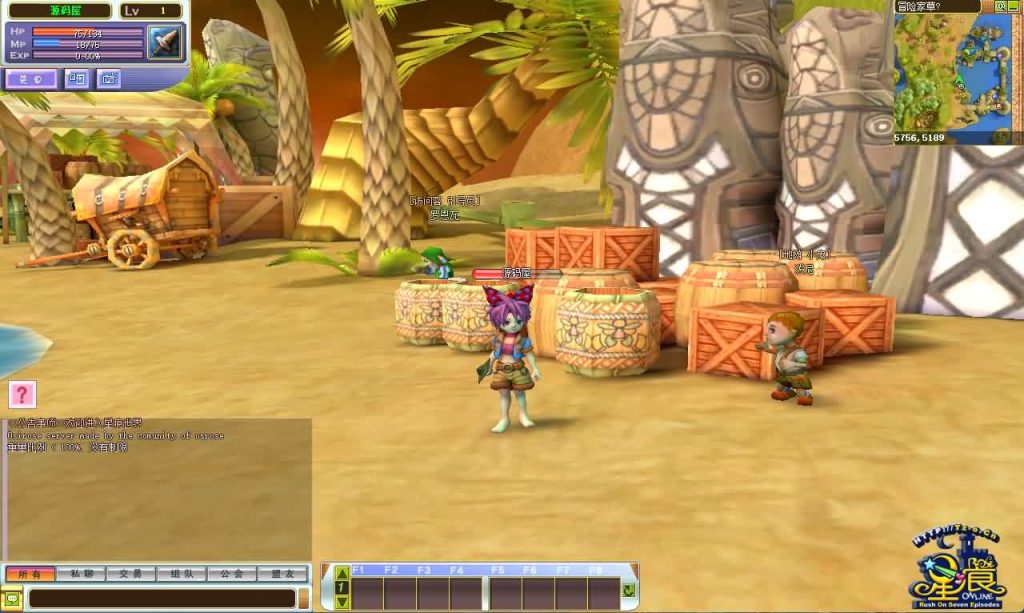Choose the 盟友 allies chat tab
The image size is (1024, 613).
[282, 574]
